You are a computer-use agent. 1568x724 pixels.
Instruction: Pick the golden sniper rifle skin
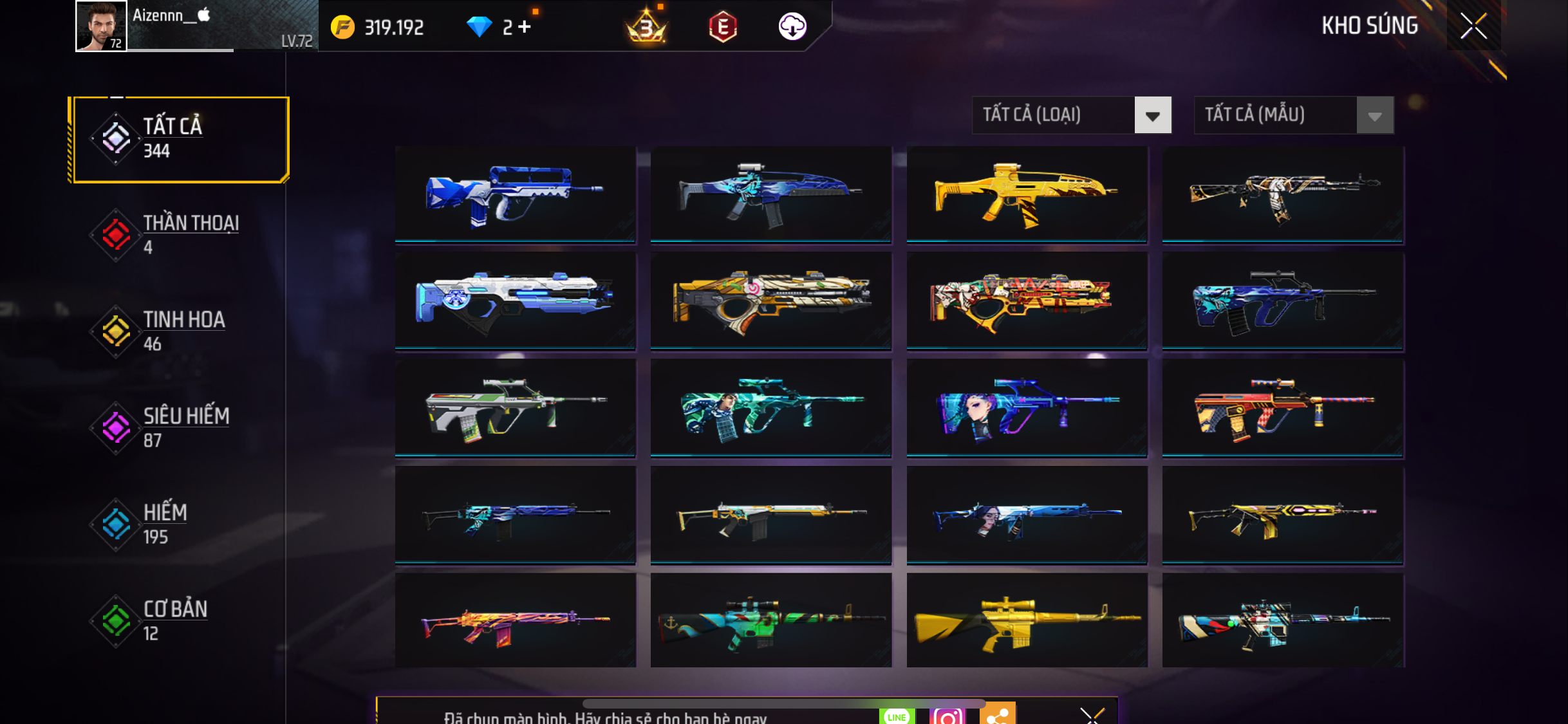tap(1027, 620)
